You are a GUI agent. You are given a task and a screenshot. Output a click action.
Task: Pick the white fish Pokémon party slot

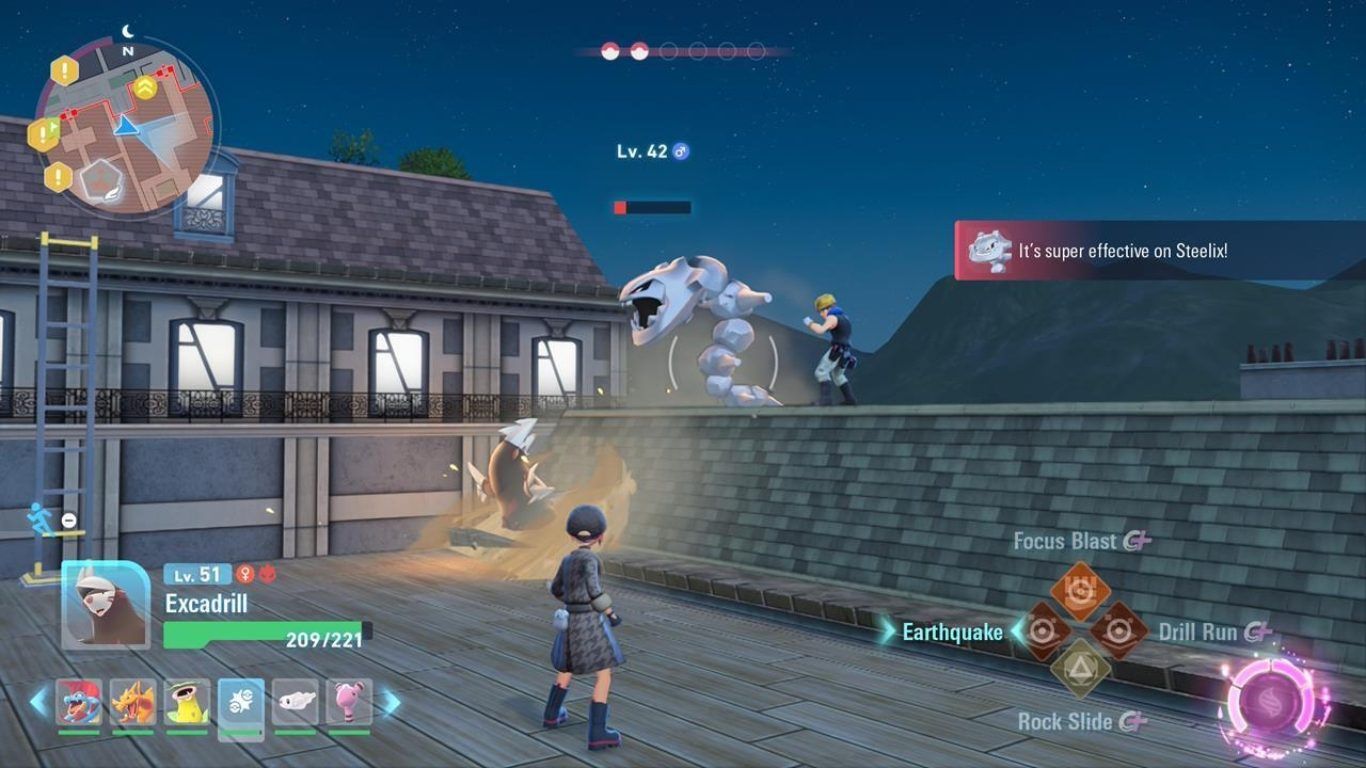(x=295, y=703)
